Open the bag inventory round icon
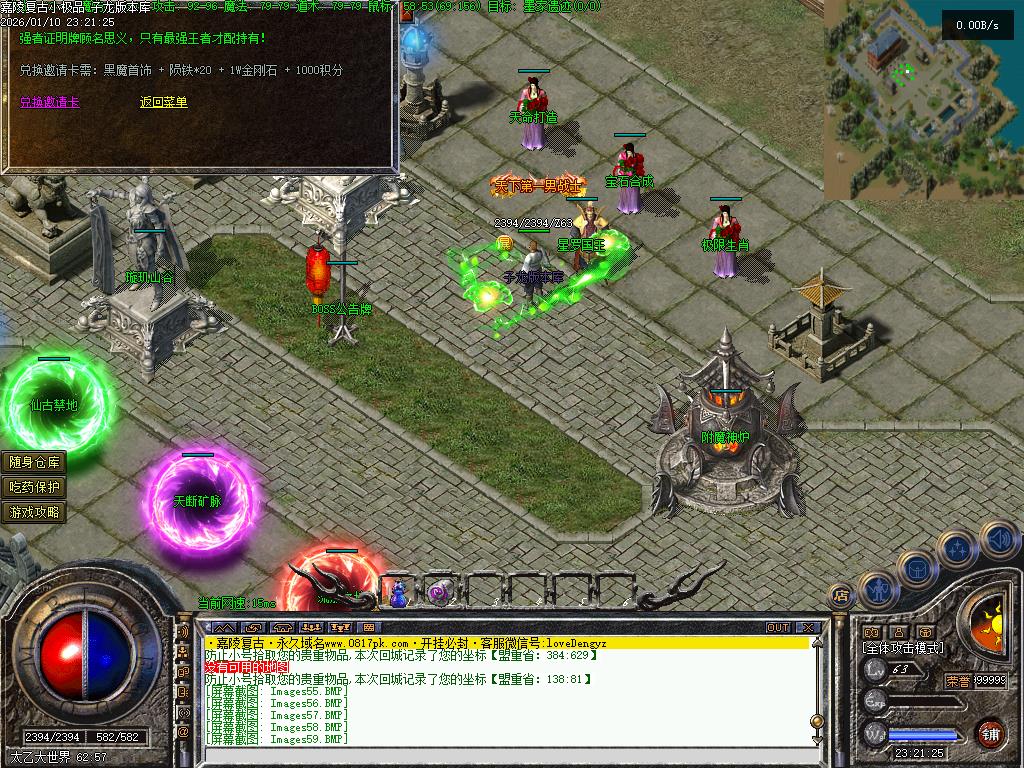The width and height of the screenshot is (1024, 768). pos(917,569)
